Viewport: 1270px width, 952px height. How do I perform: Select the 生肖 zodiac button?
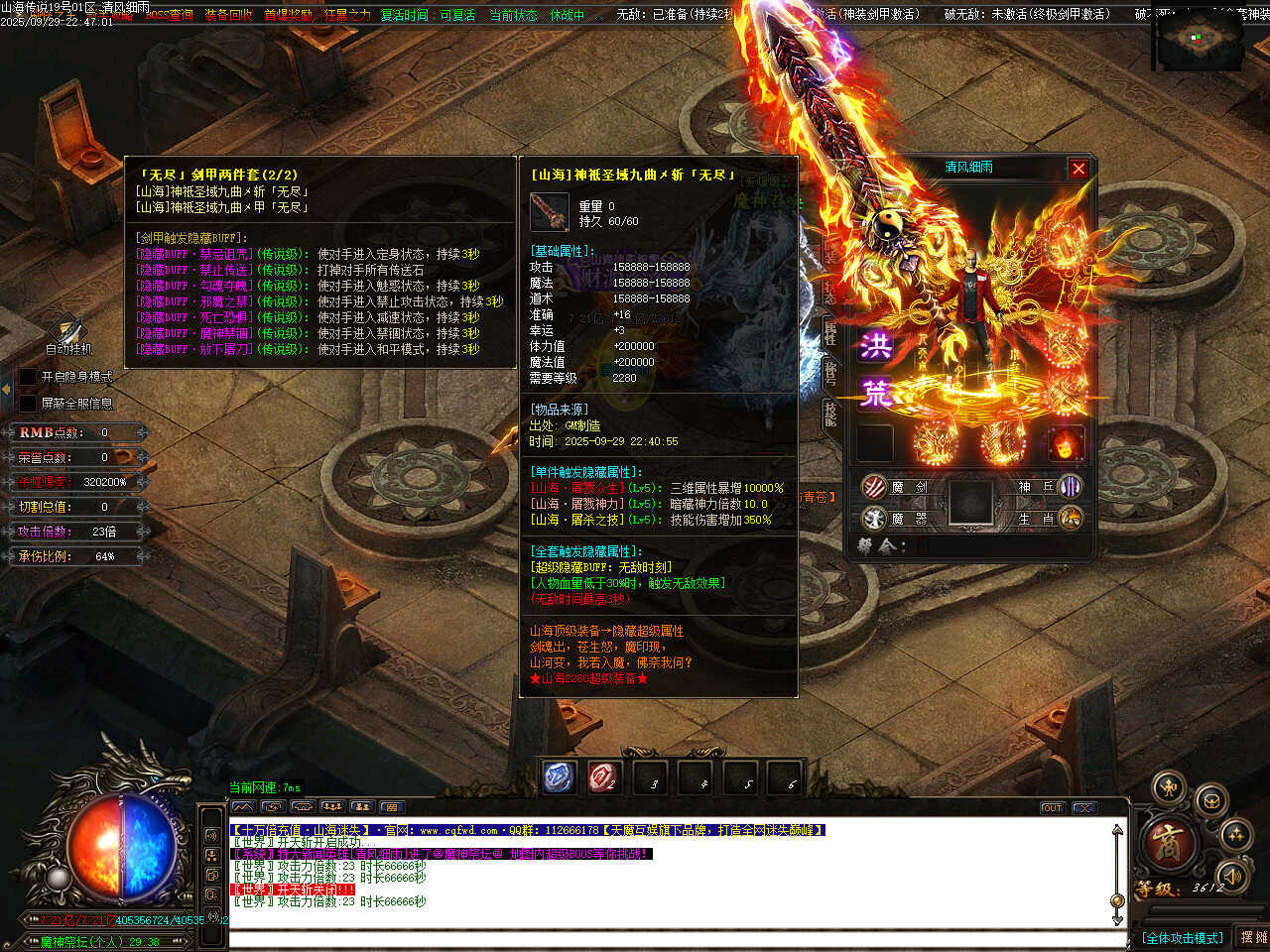point(1070,518)
